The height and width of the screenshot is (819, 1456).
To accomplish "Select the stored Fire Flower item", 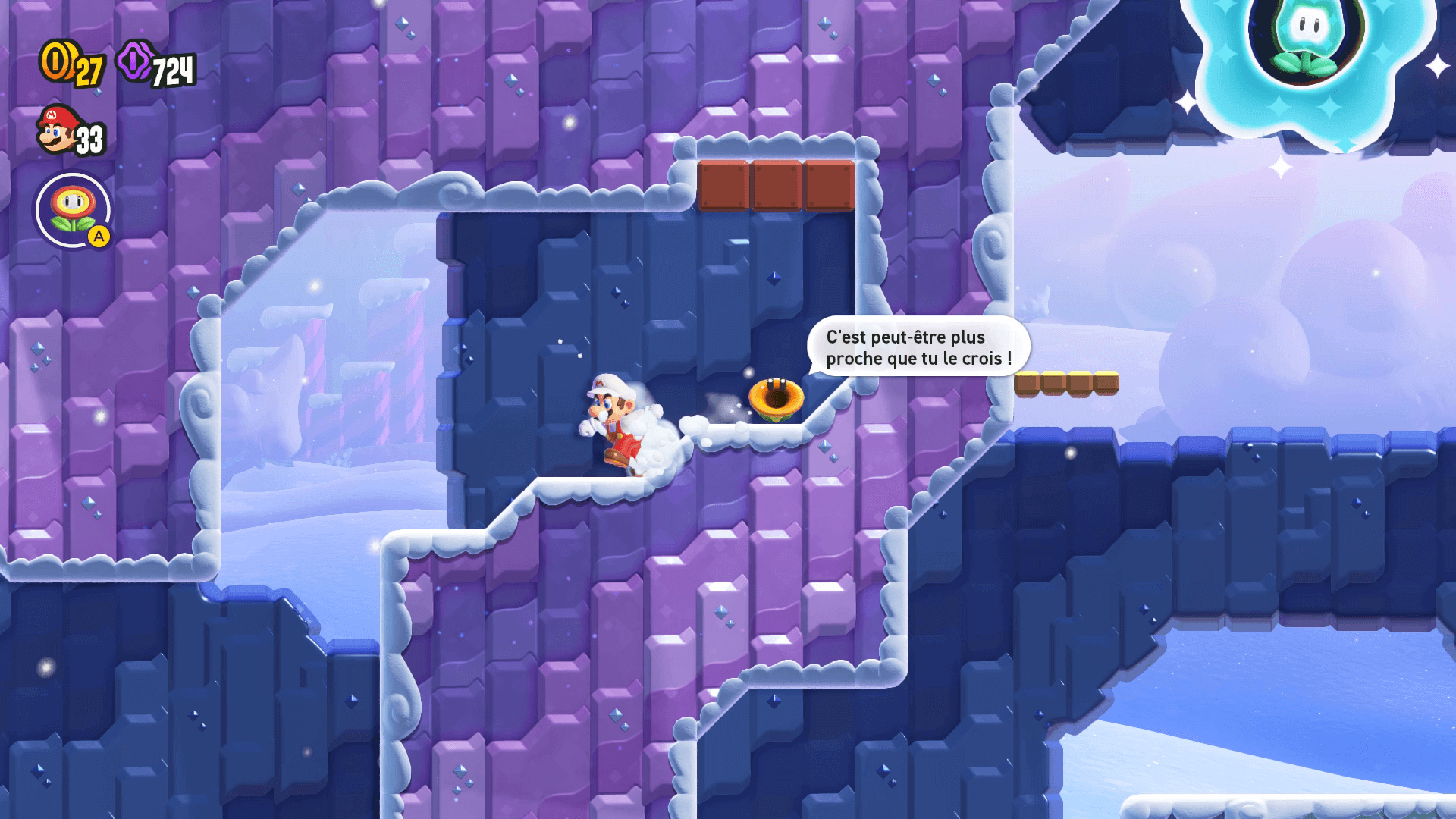I will [x=73, y=210].
